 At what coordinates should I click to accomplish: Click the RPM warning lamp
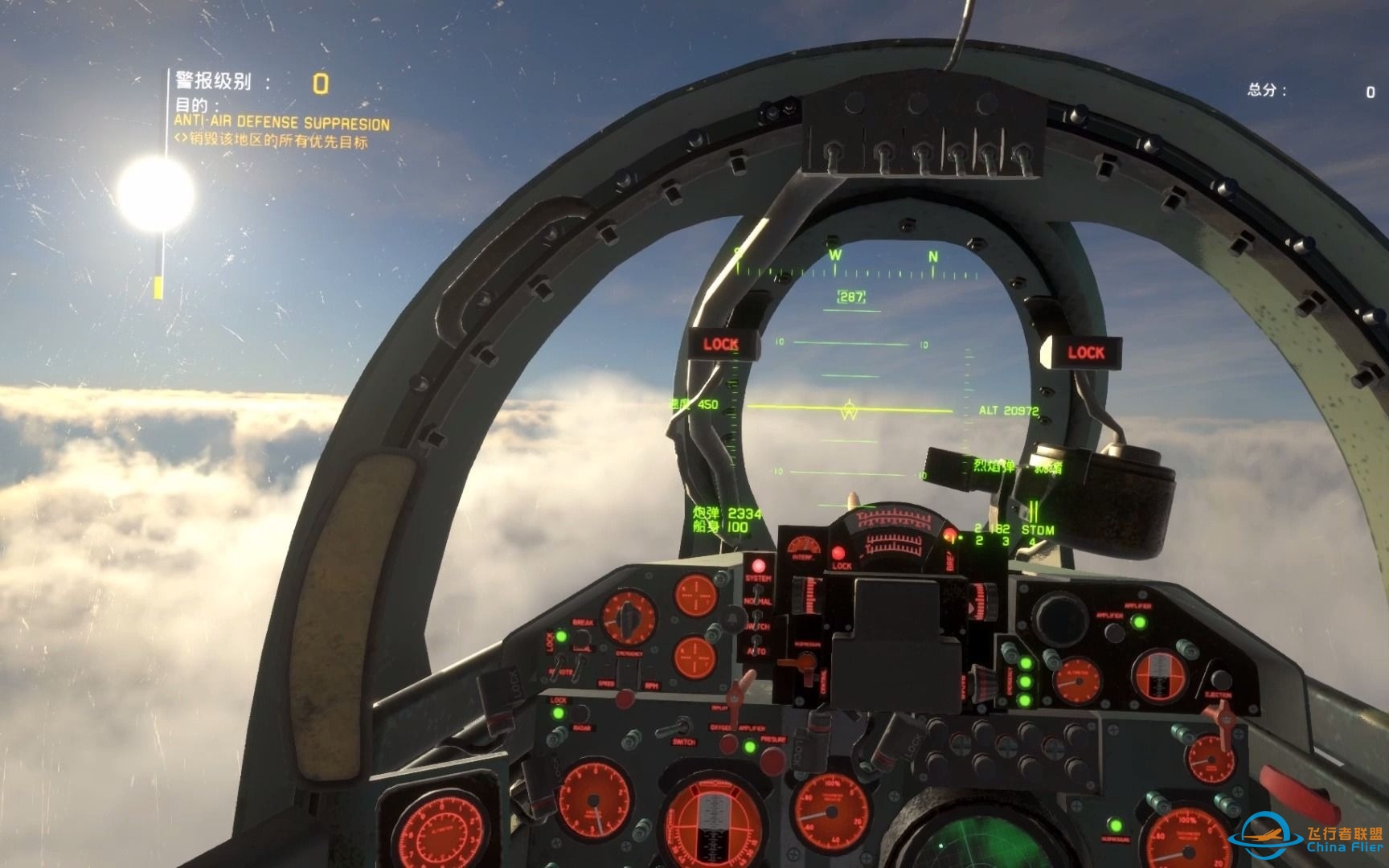pyautogui.click(x=652, y=686)
